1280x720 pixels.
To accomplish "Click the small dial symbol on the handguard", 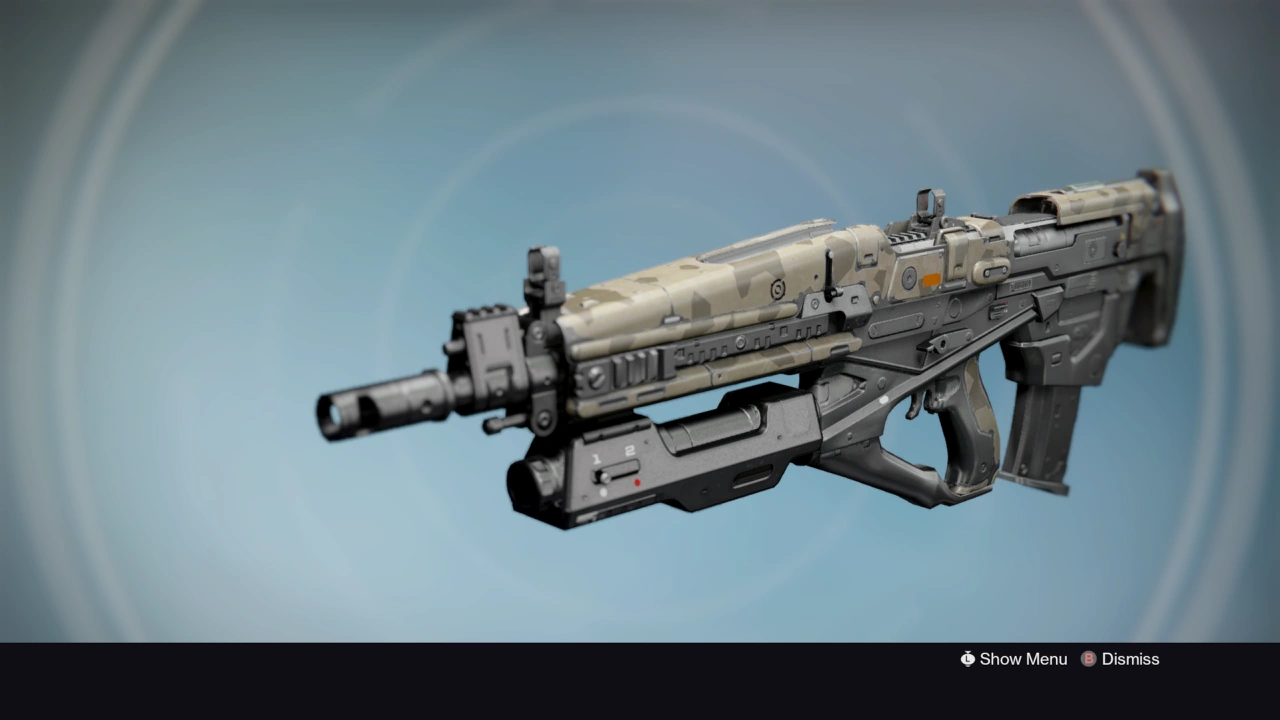I will tap(775, 288).
